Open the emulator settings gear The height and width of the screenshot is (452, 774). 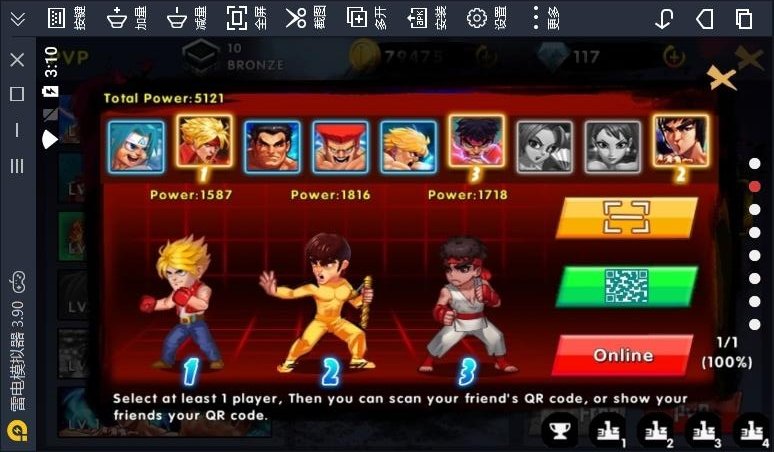477,18
